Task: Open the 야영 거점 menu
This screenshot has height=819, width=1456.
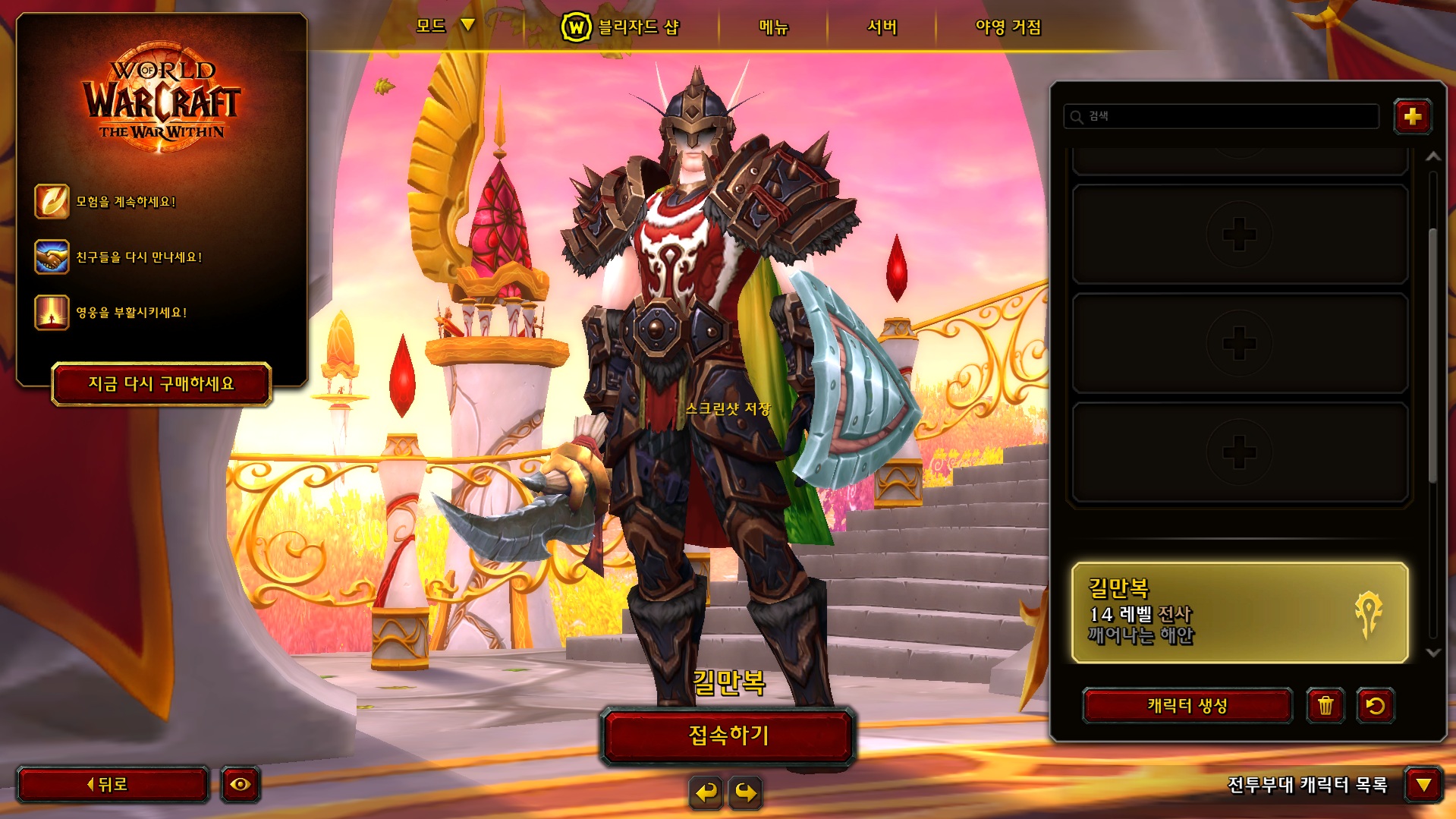Action: click(x=1008, y=27)
